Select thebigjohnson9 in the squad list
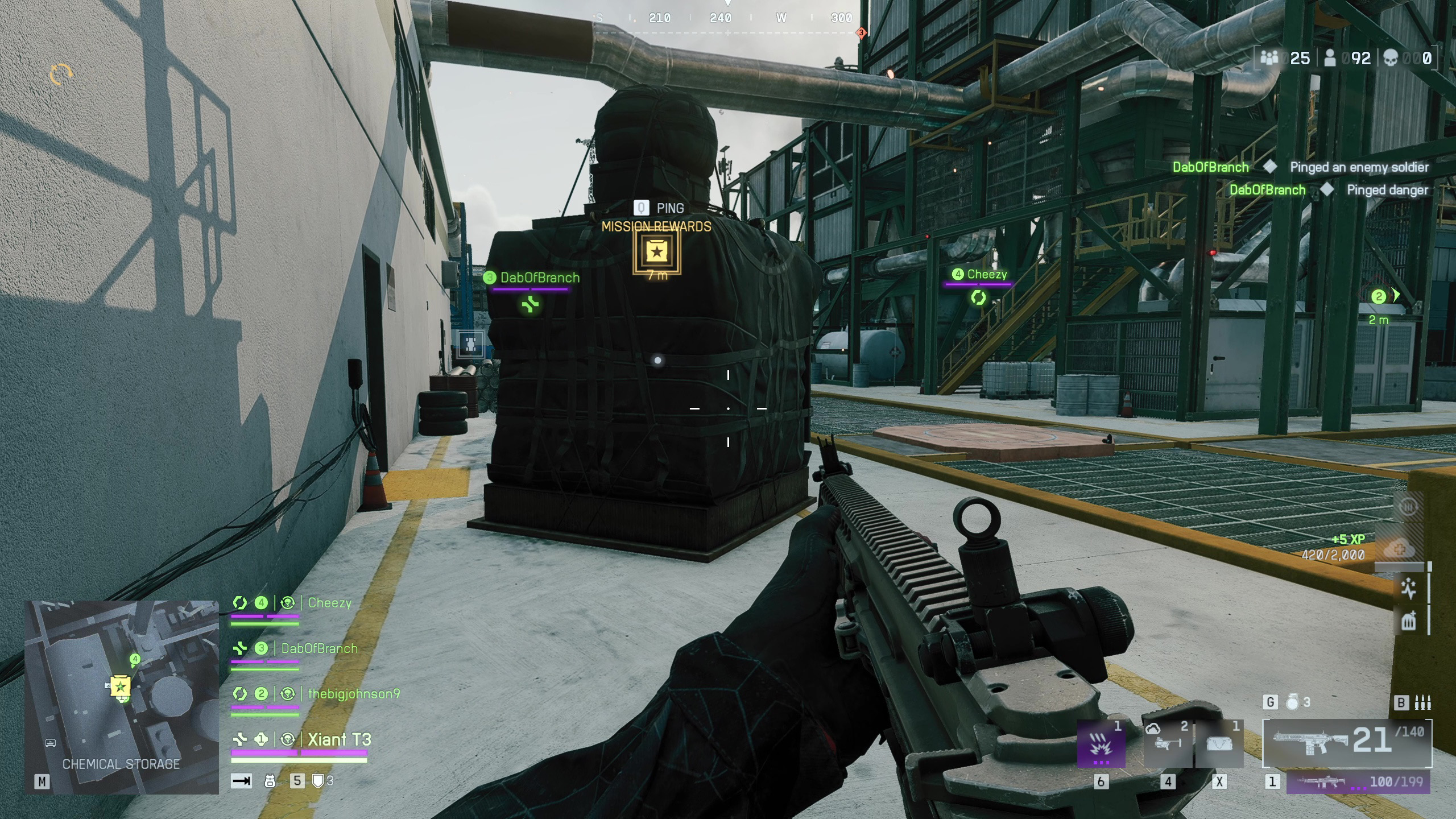This screenshot has height=819, width=1456. (x=353, y=694)
